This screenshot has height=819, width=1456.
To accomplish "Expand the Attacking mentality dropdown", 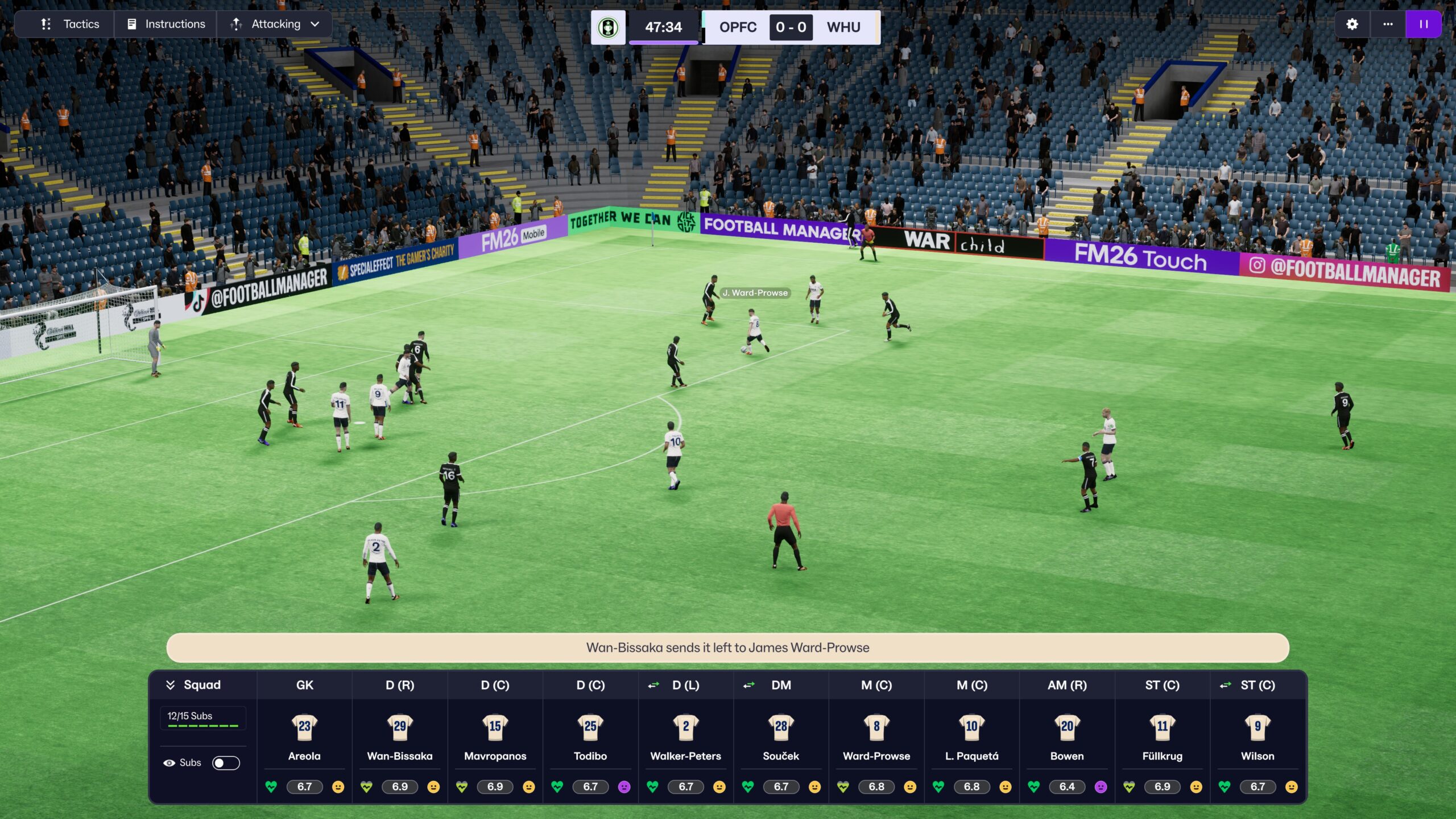I will [x=275, y=24].
